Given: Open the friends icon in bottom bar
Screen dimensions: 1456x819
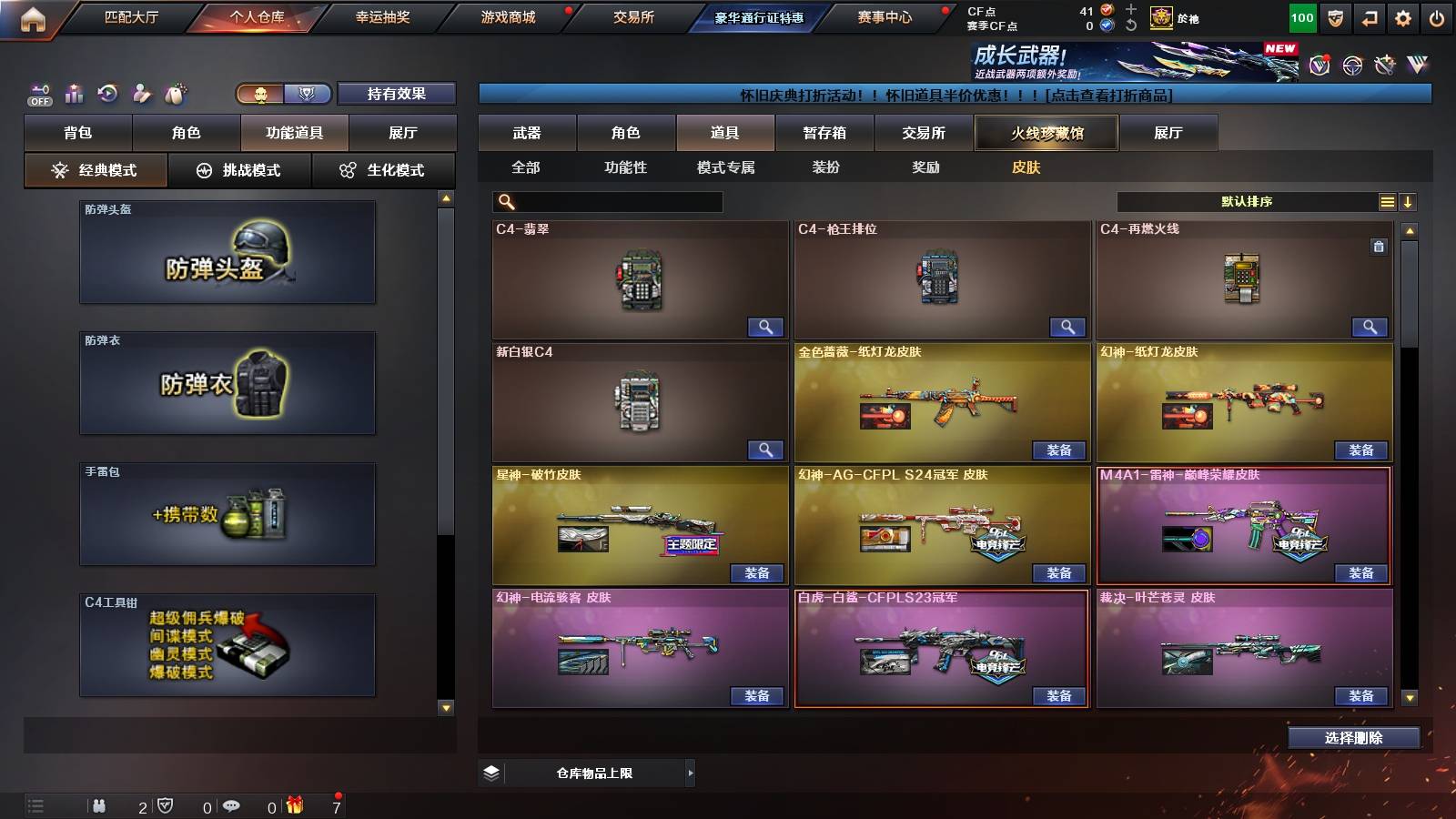Looking at the screenshot, I should [100, 806].
